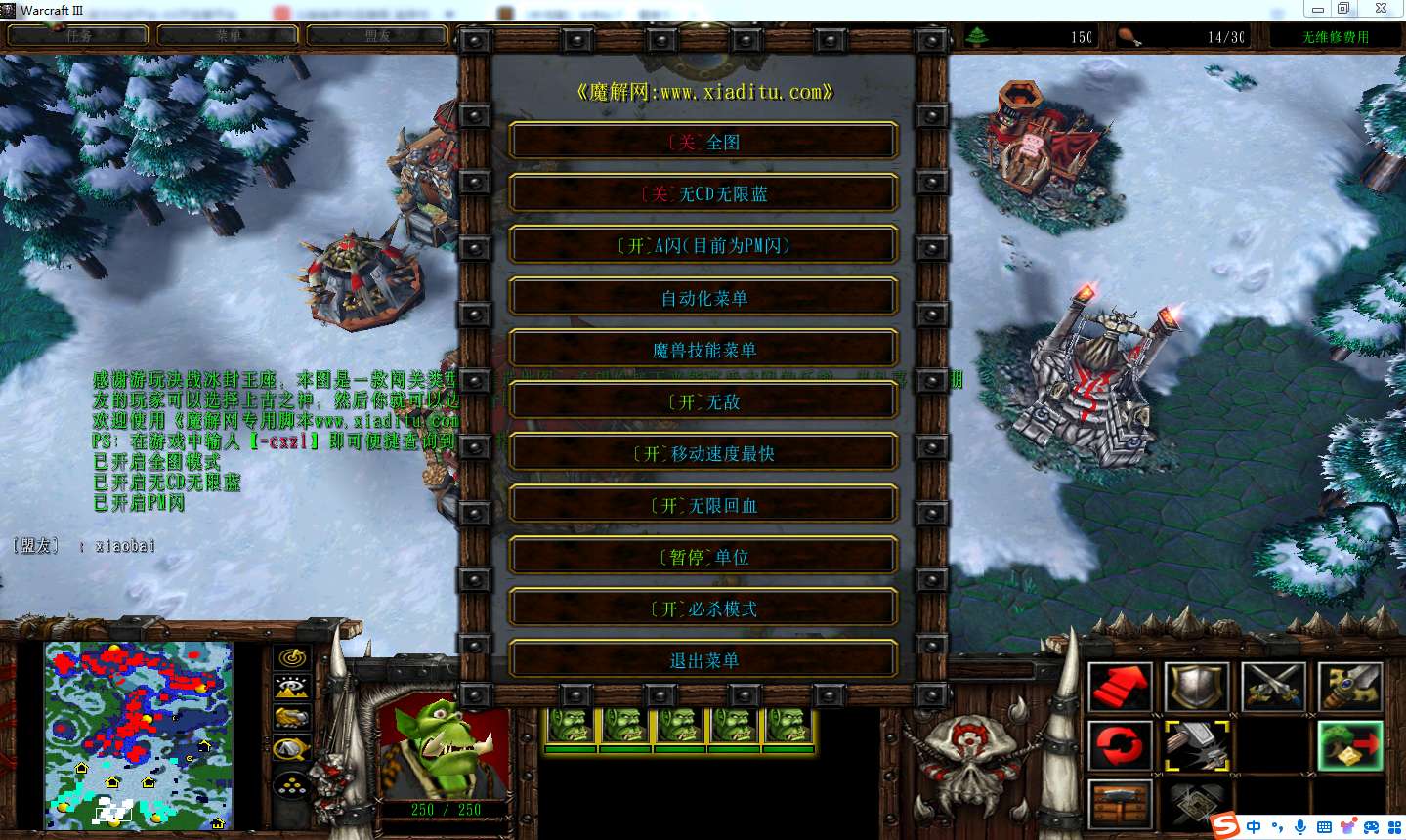The width and height of the screenshot is (1406, 840).
Task: Close the Warcraft III window
Action: pyautogui.click(x=1381, y=9)
